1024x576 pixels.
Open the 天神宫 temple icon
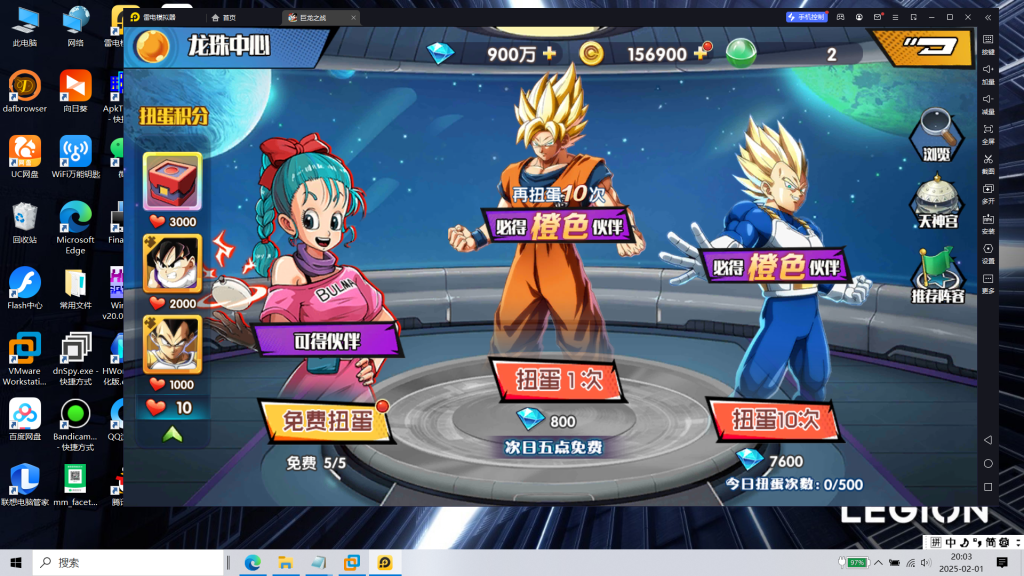pyautogui.click(x=938, y=200)
